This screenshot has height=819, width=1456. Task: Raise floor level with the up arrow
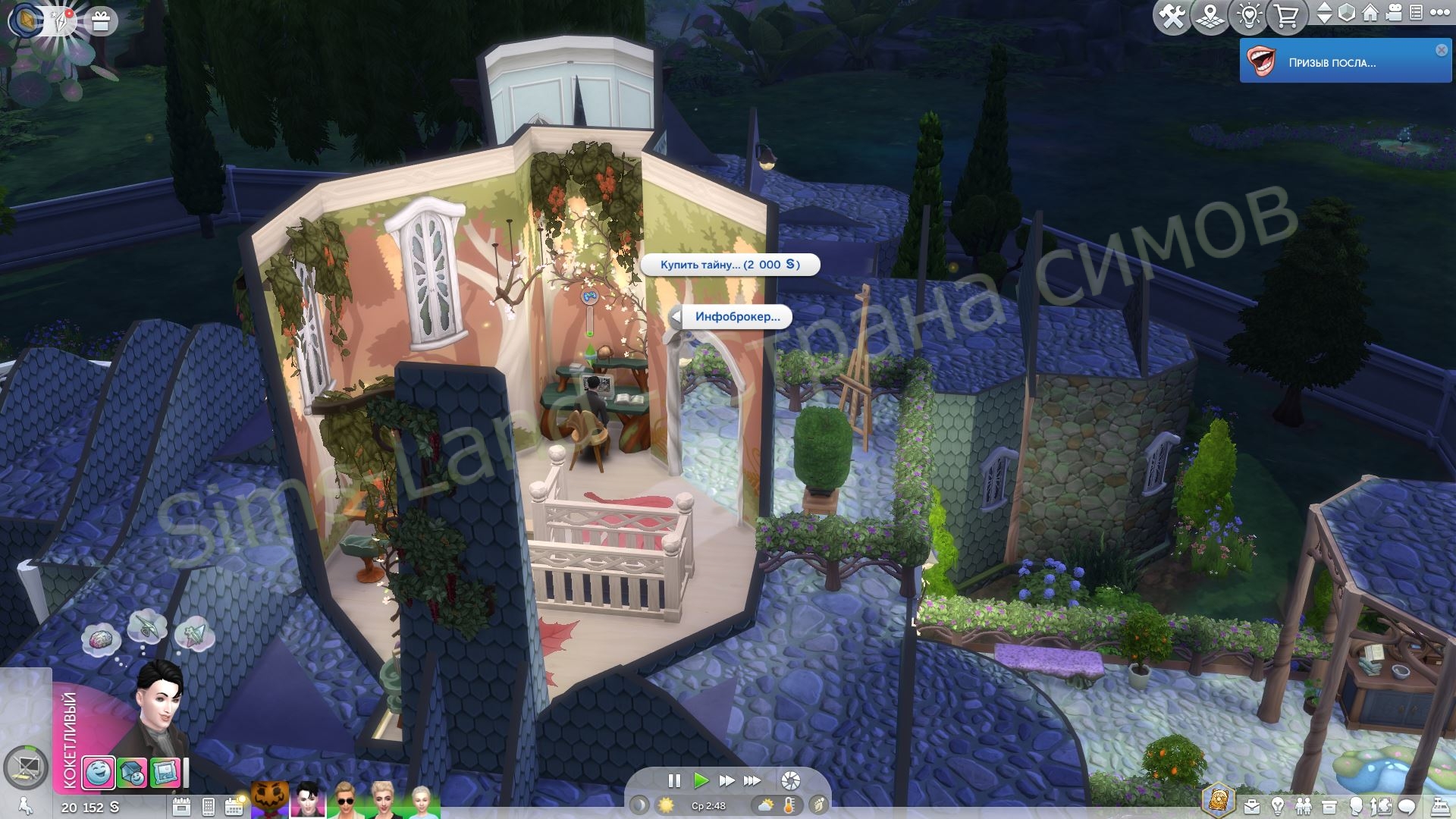coord(1325,8)
